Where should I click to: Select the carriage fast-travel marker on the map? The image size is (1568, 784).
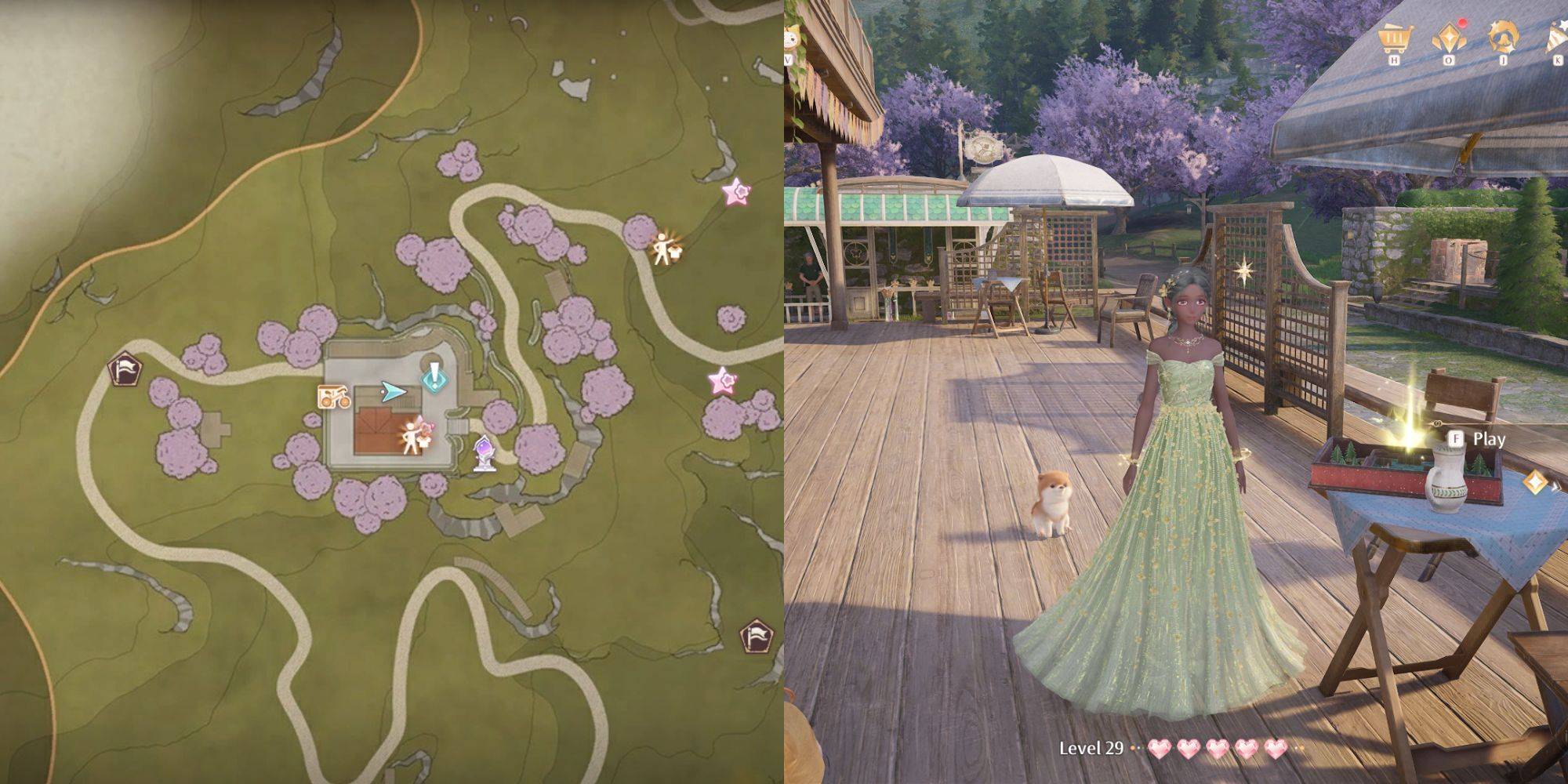(x=334, y=397)
